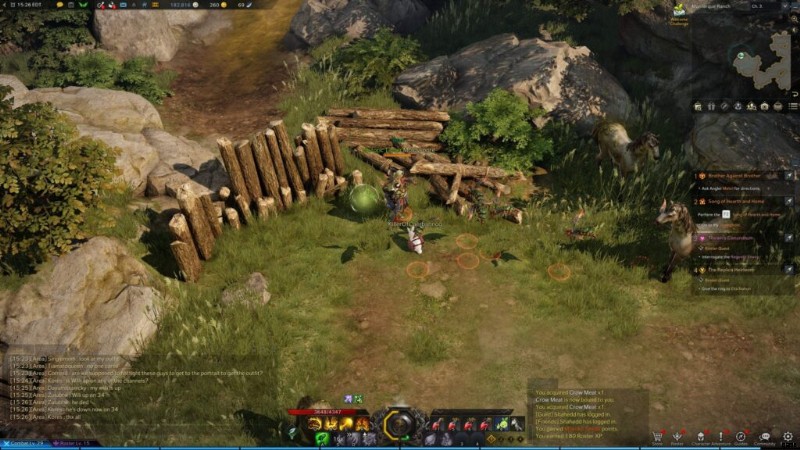800x450 pixels.
Task: Open the Community menu icon
Action: coord(765,437)
